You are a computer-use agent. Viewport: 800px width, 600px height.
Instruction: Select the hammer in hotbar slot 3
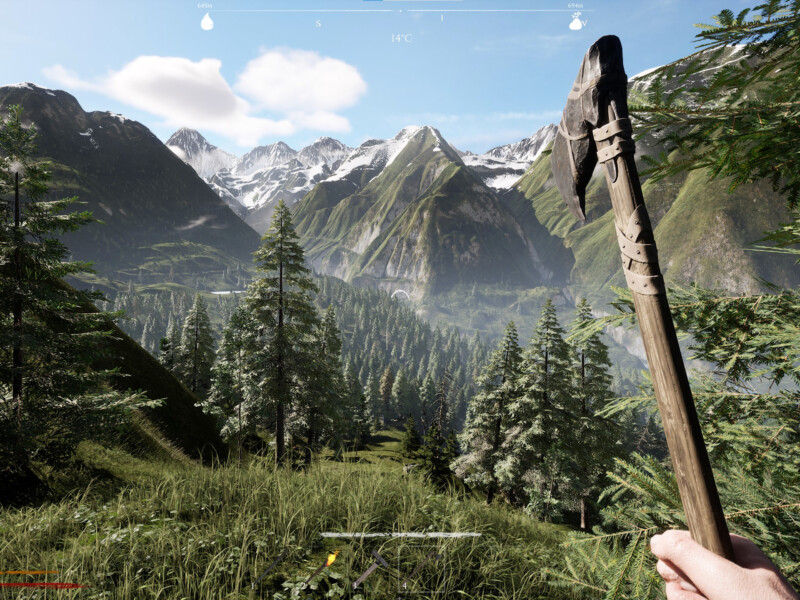[371, 568]
